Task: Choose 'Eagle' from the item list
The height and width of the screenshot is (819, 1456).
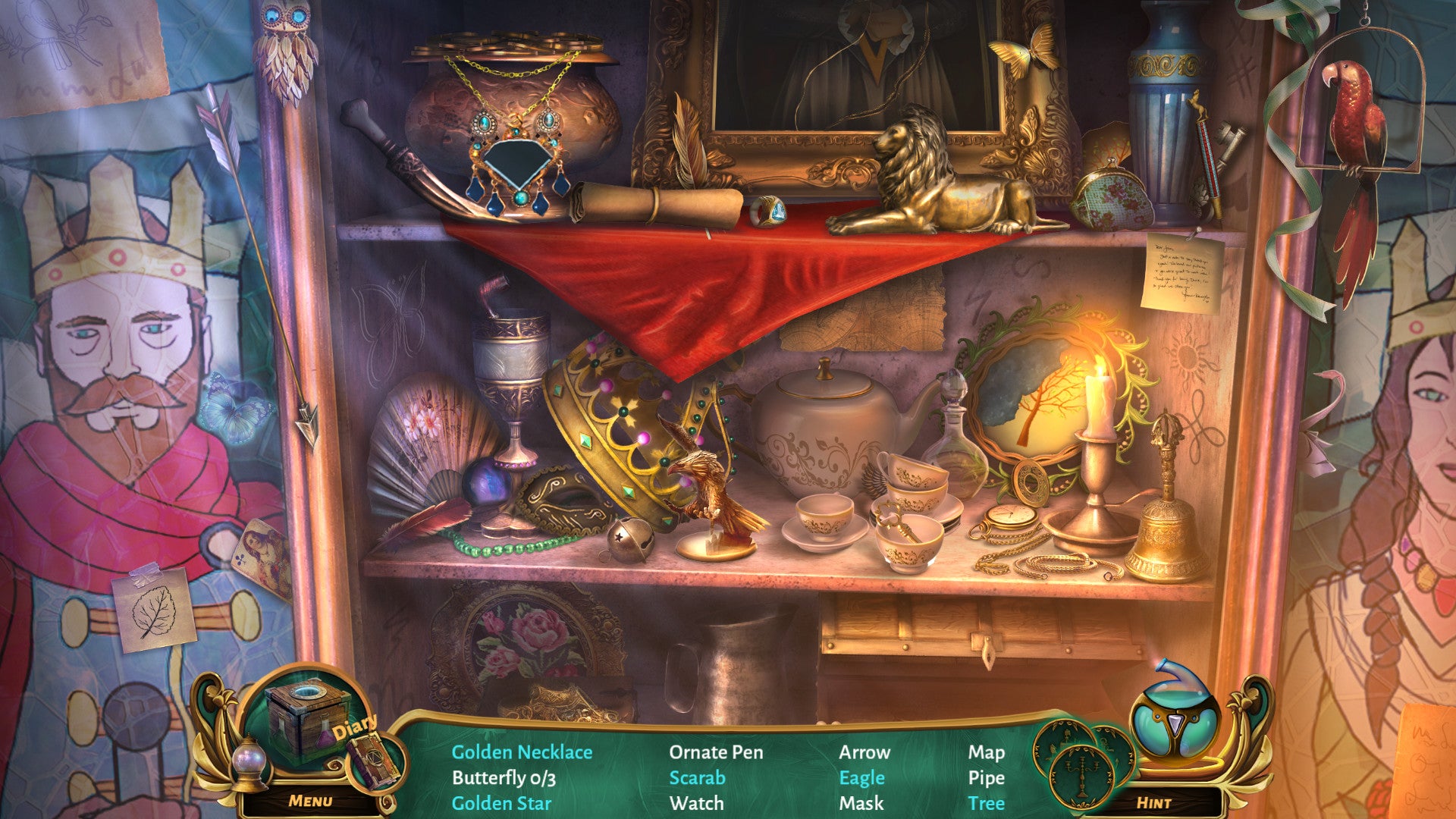Action: pyautogui.click(x=861, y=778)
